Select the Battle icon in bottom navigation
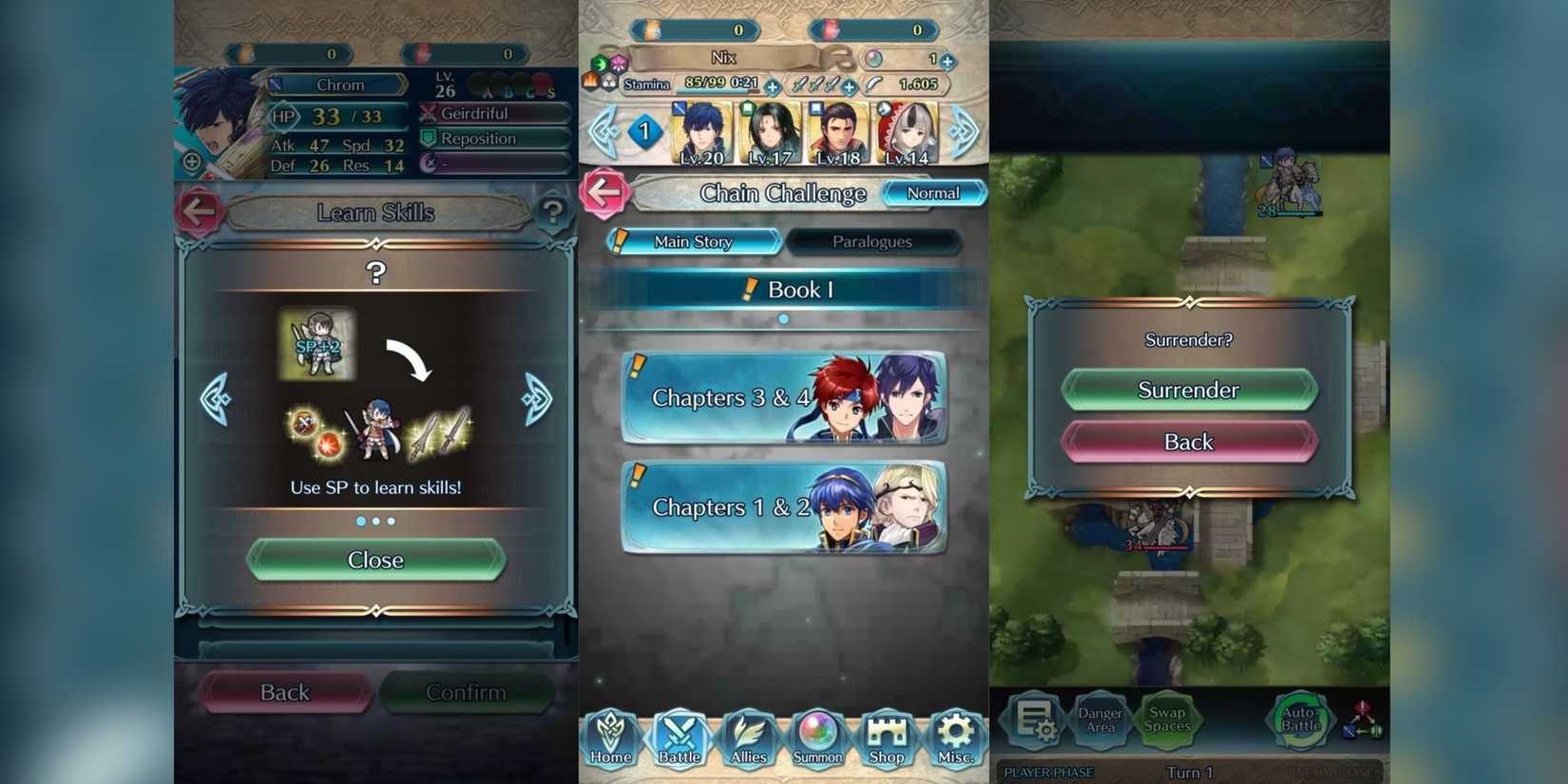The width and height of the screenshot is (1568, 784). pos(680,741)
